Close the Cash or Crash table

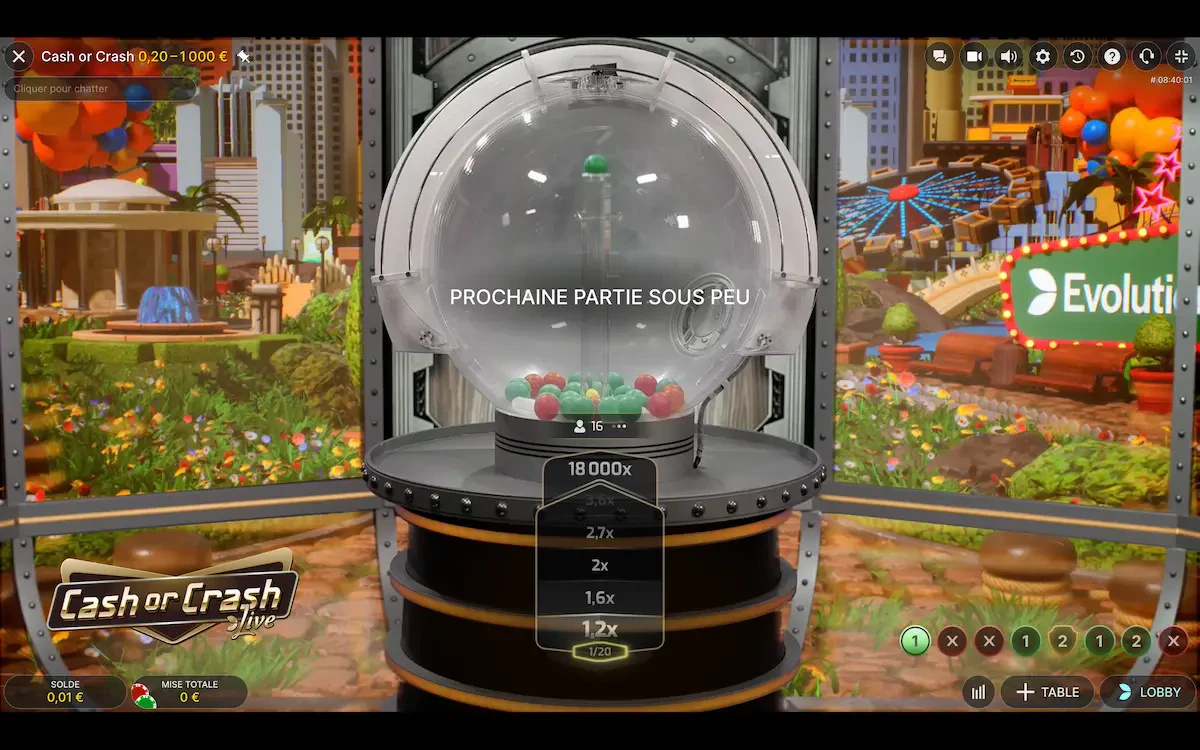[18, 57]
